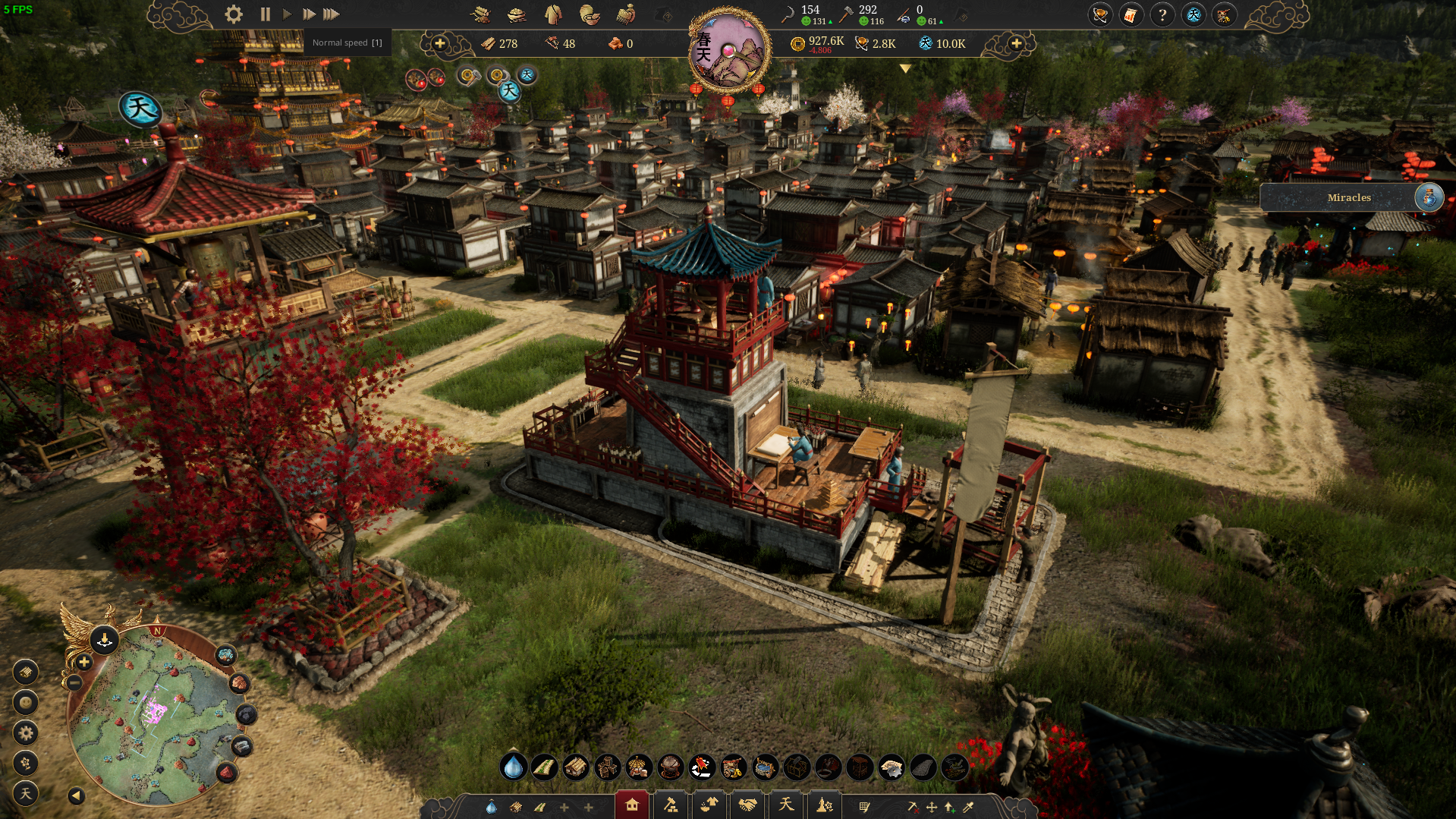Set game to fastest triple-arrow speed
The width and height of the screenshot is (1456, 819).
[x=331, y=14]
